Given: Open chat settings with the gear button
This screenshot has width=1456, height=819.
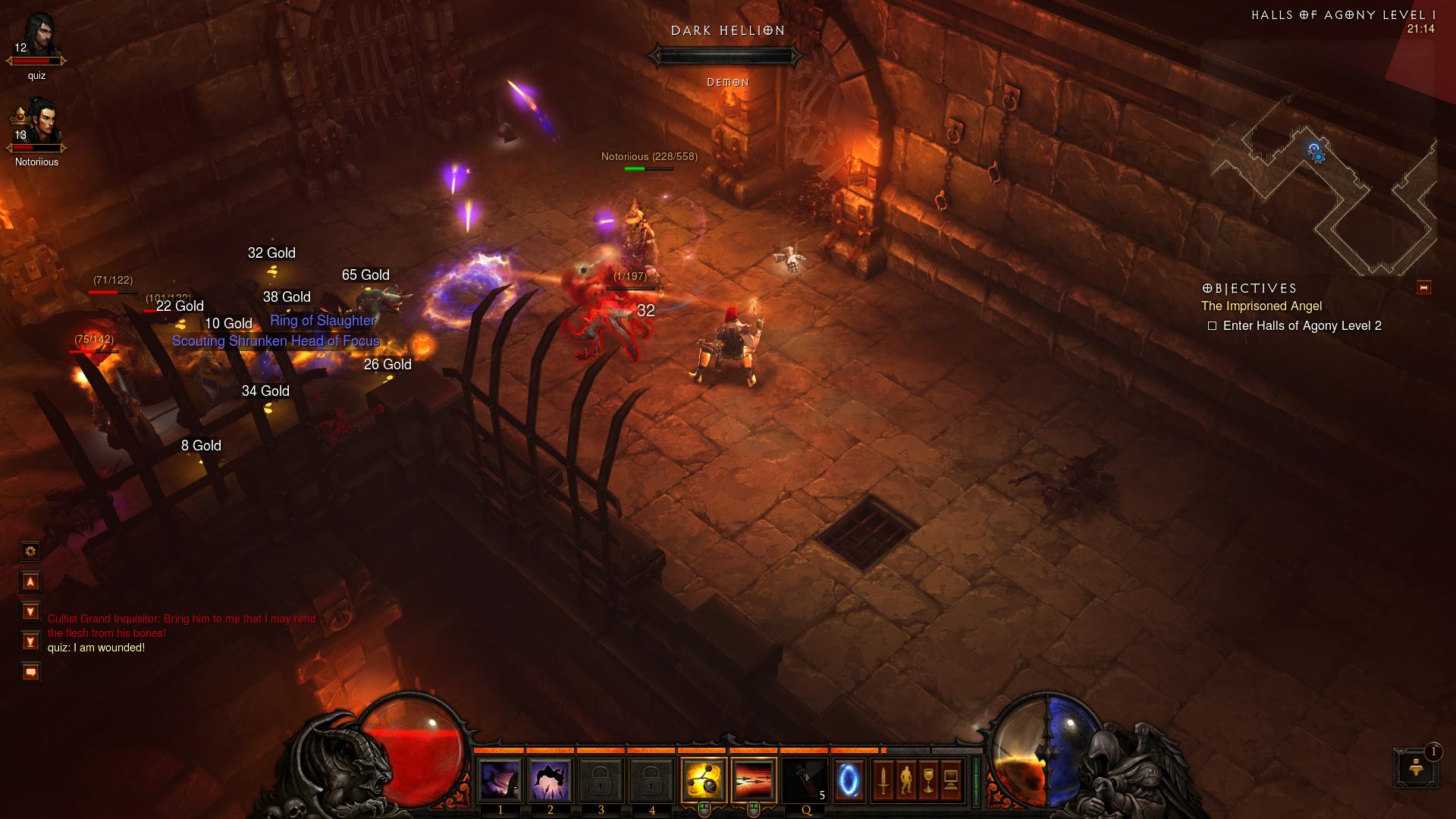Looking at the screenshot, I should [30, 551].
